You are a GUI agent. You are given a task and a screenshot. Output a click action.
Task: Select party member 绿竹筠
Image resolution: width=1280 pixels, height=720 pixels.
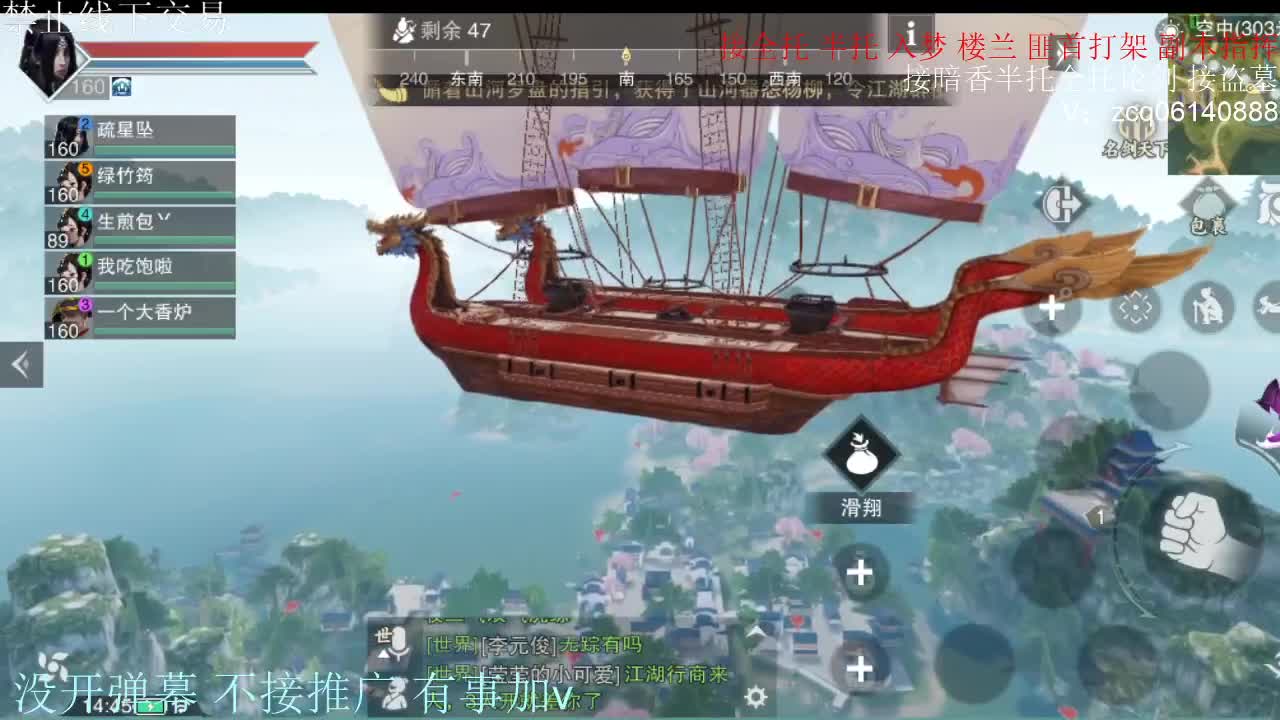pos(140,178)
